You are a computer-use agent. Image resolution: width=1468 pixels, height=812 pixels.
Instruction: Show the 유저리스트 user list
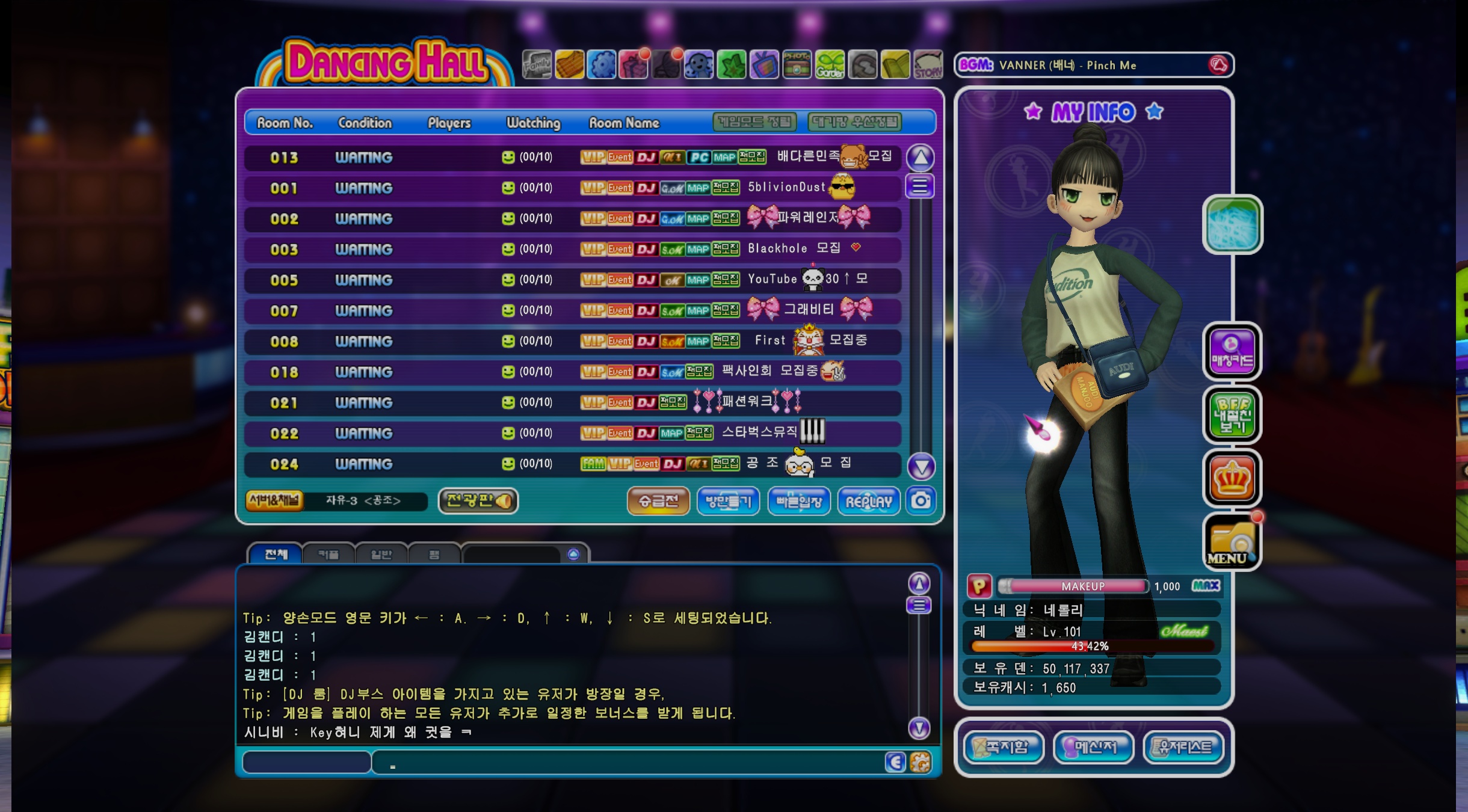click(x=1183, y=747)
